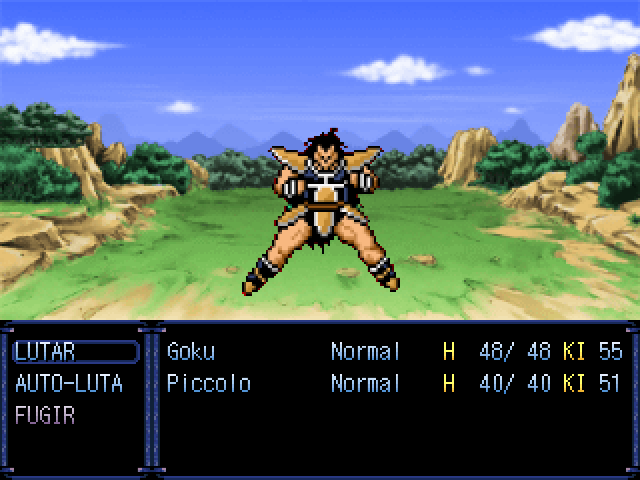Screen dimensions: 640x480
Task: Select FUGIR to flee the battle
Action: [45, 416]
